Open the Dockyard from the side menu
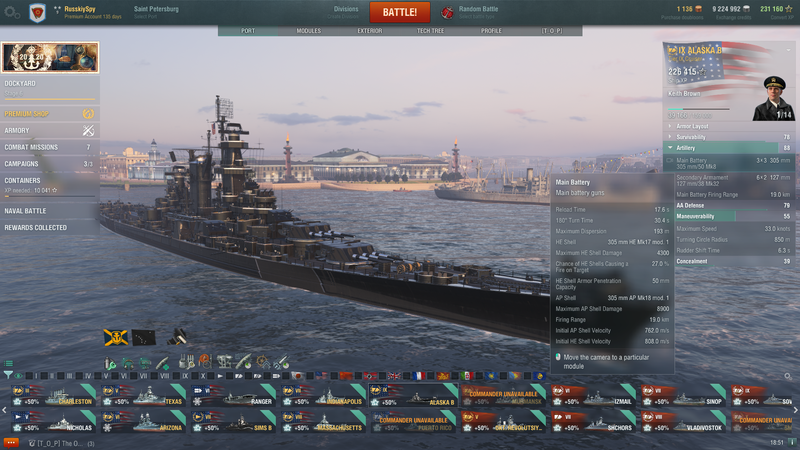 tap(49, 85)
